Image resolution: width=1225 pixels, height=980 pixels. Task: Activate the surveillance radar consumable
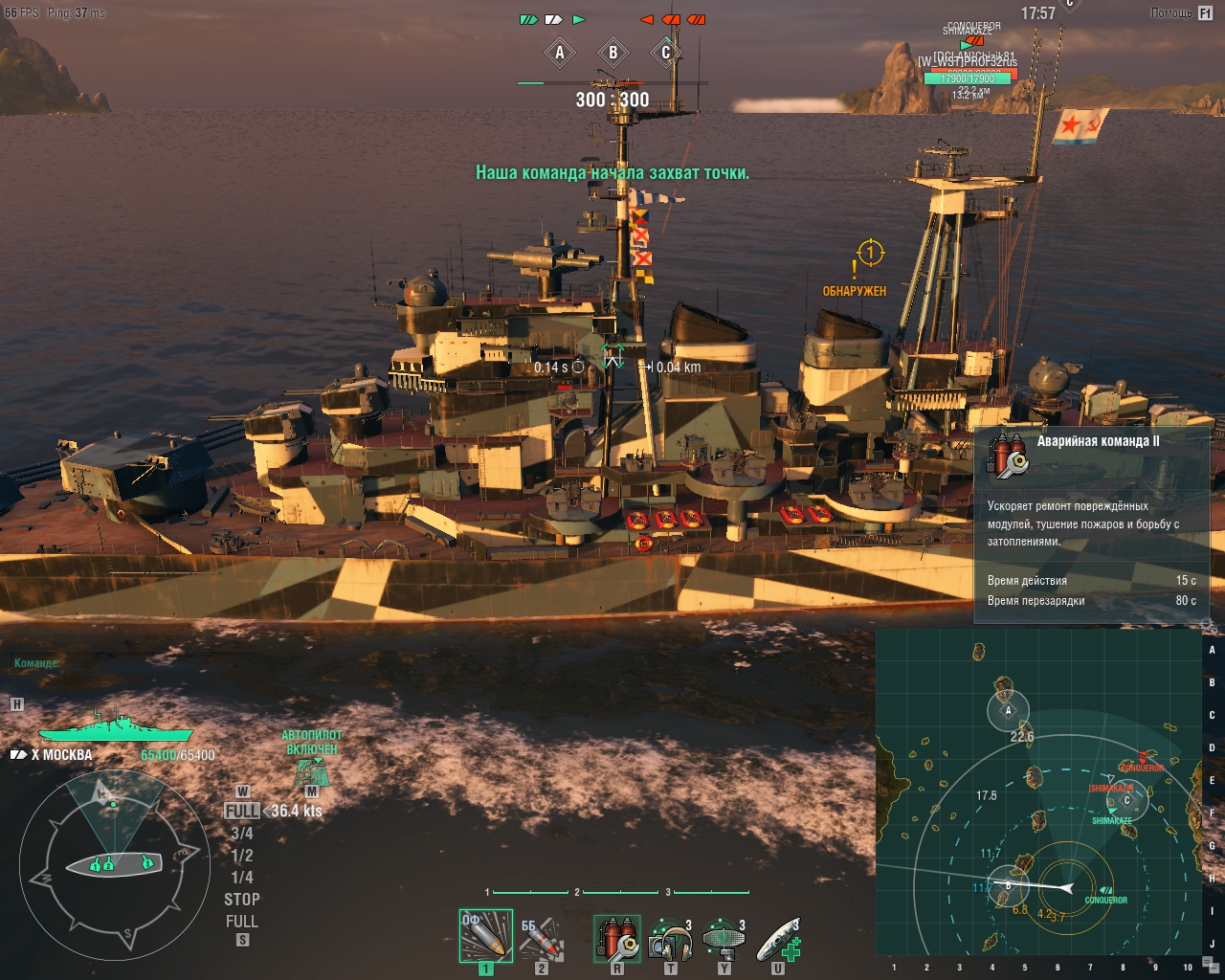point(724,938)
